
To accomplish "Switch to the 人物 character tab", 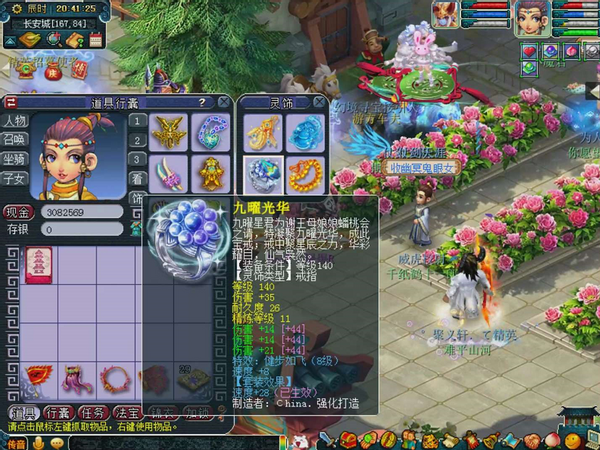I will [15, 121].
